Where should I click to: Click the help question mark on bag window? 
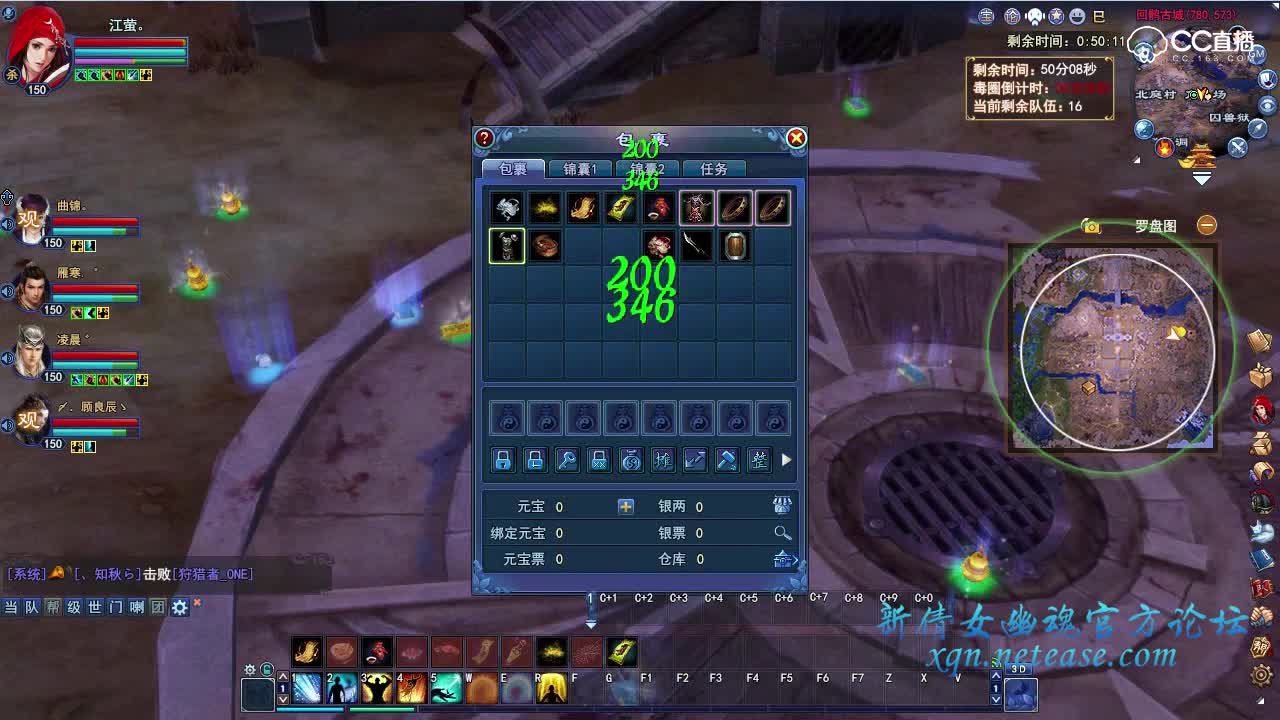[485, 138]
